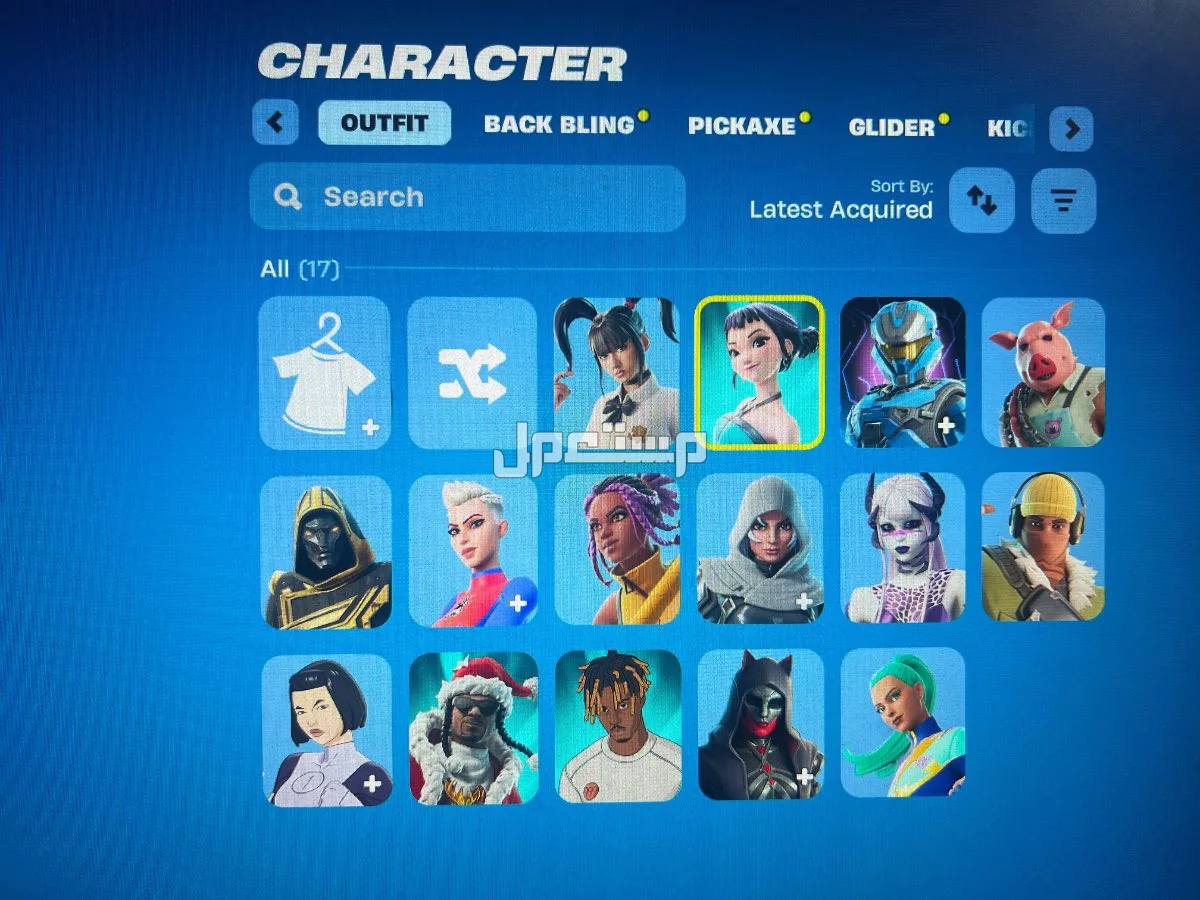Show more tabs with right arrow
The image size is (1200, 900).
tap(1071, 128)
